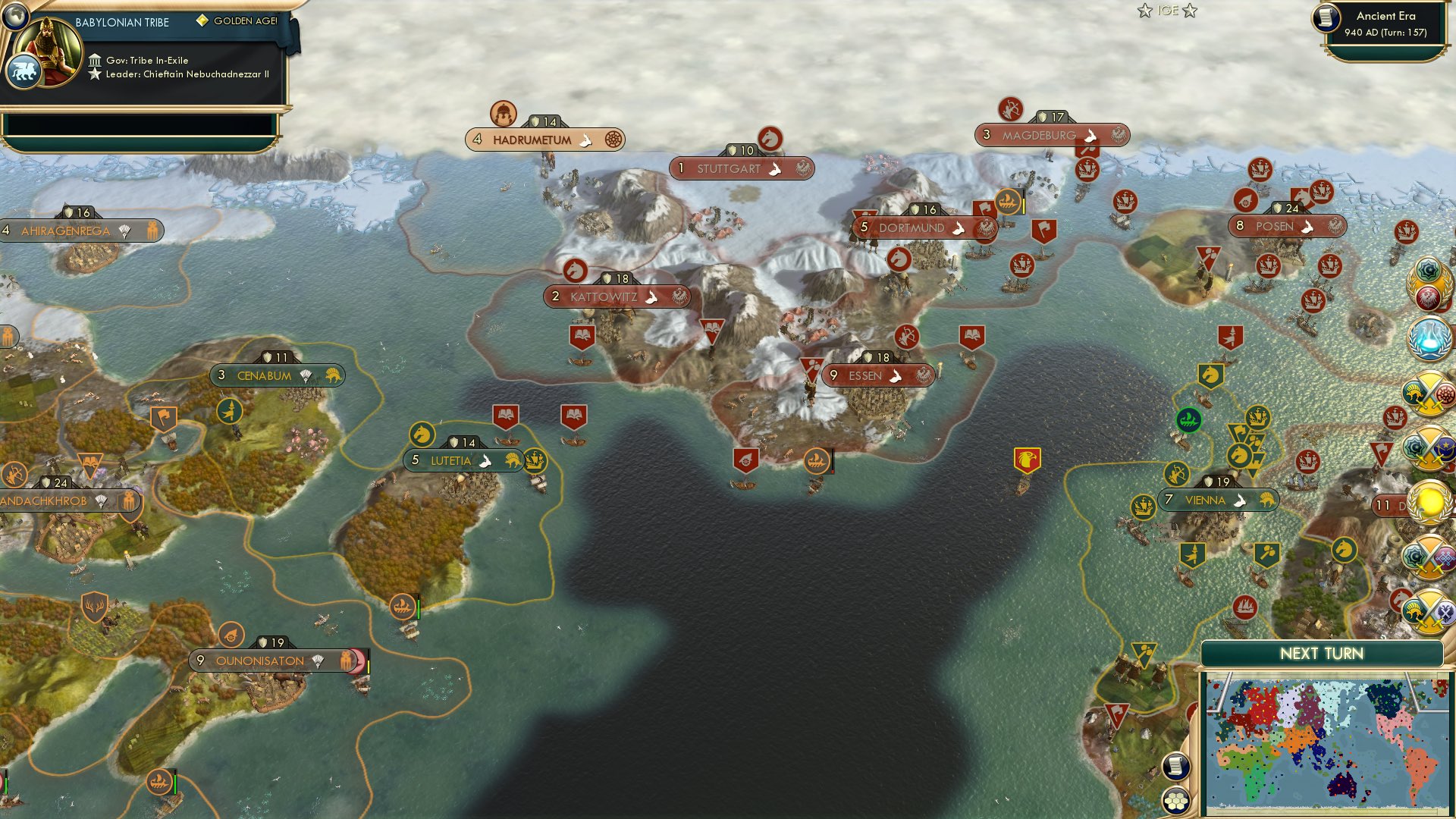
Task: Select the horseman icon above Lutetia
Action: point(422,435)
